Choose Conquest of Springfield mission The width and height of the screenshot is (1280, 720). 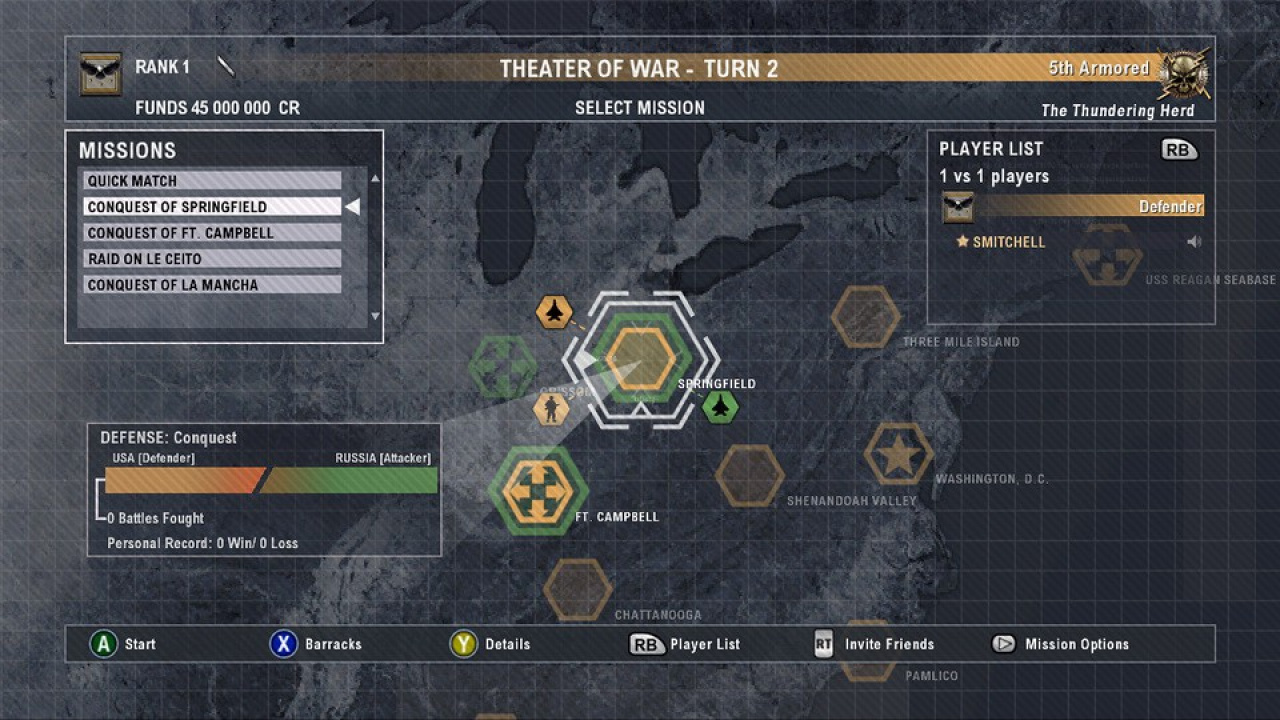[x=212, y=207]
